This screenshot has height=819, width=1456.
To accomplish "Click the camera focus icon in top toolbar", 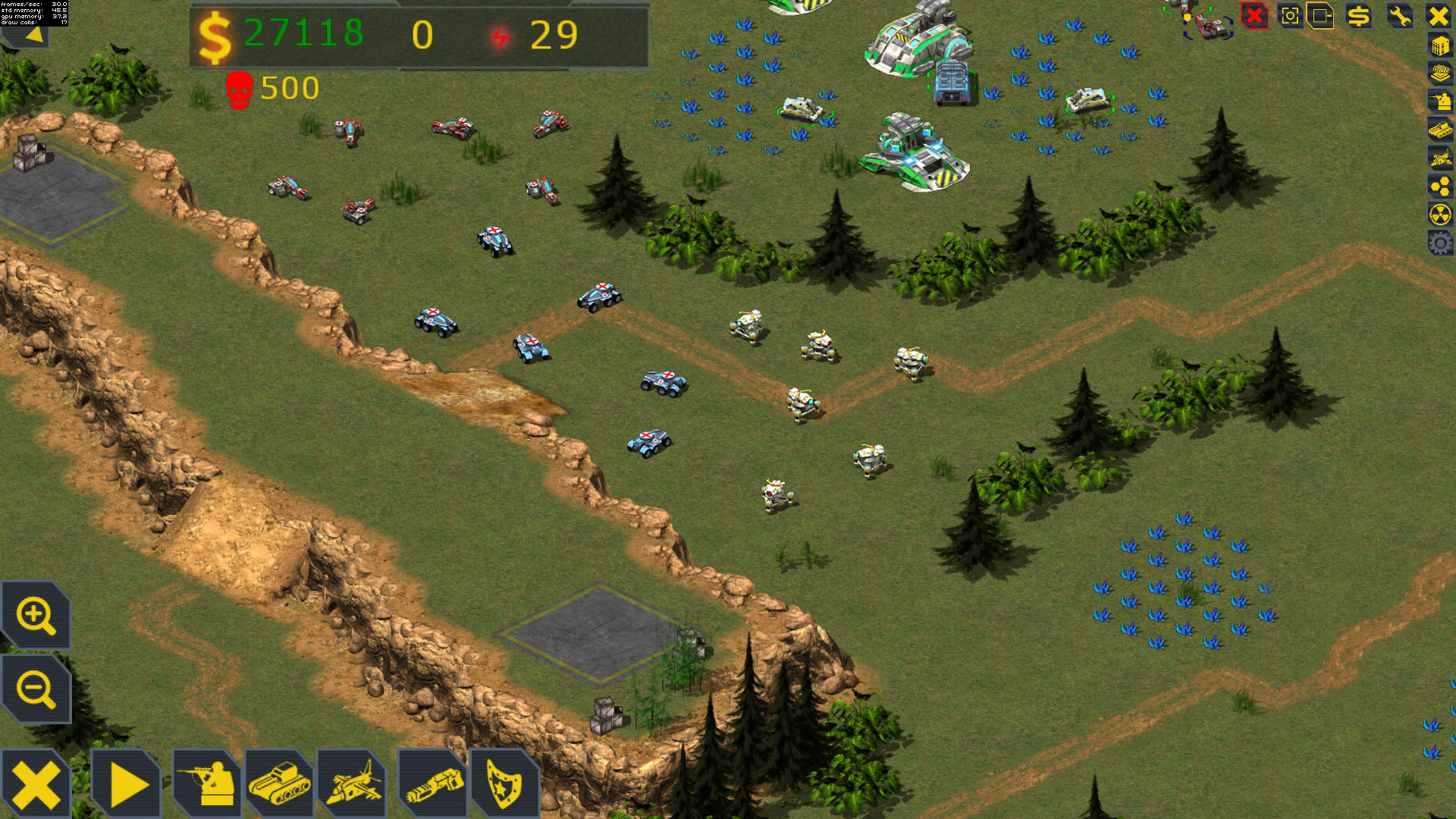I will pos(1291,16).
